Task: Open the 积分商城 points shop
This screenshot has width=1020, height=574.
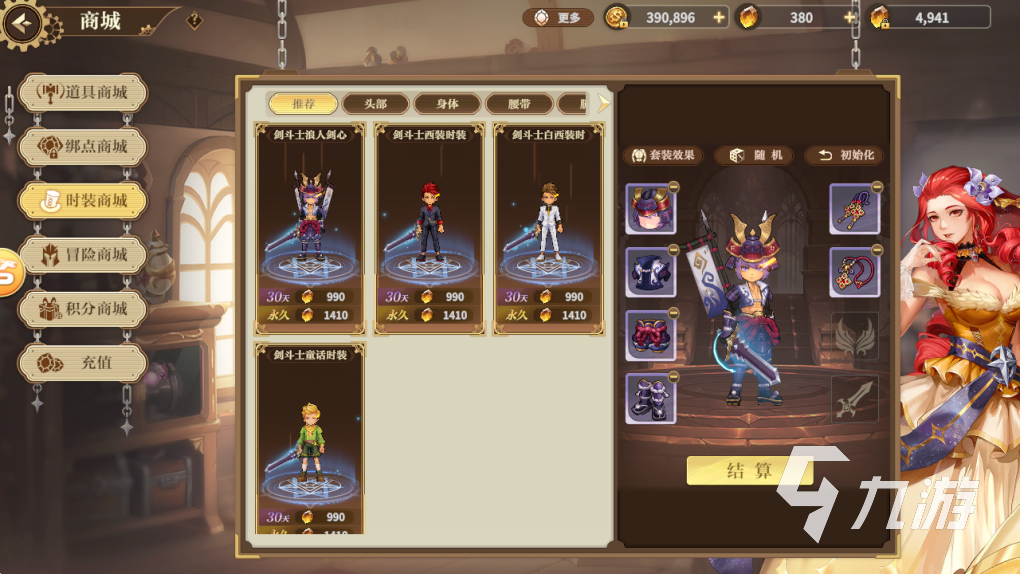Action: pos(83,309)
